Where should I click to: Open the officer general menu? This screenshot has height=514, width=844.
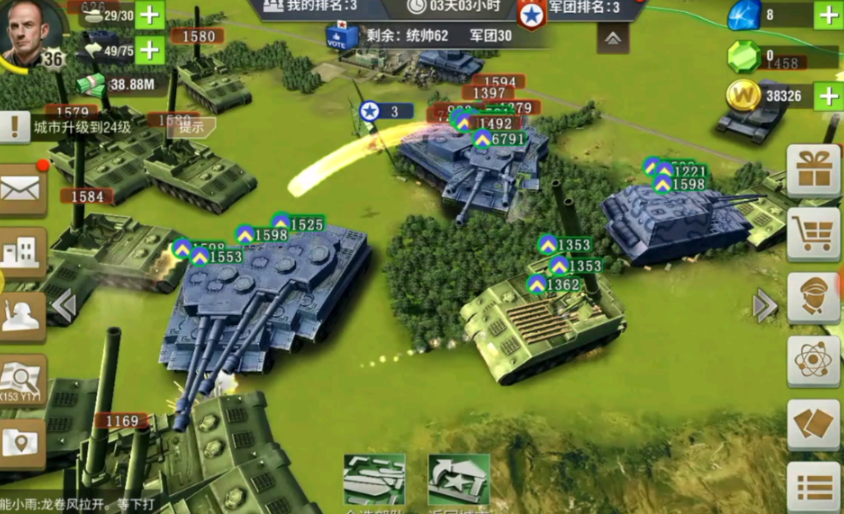point(812,297)
